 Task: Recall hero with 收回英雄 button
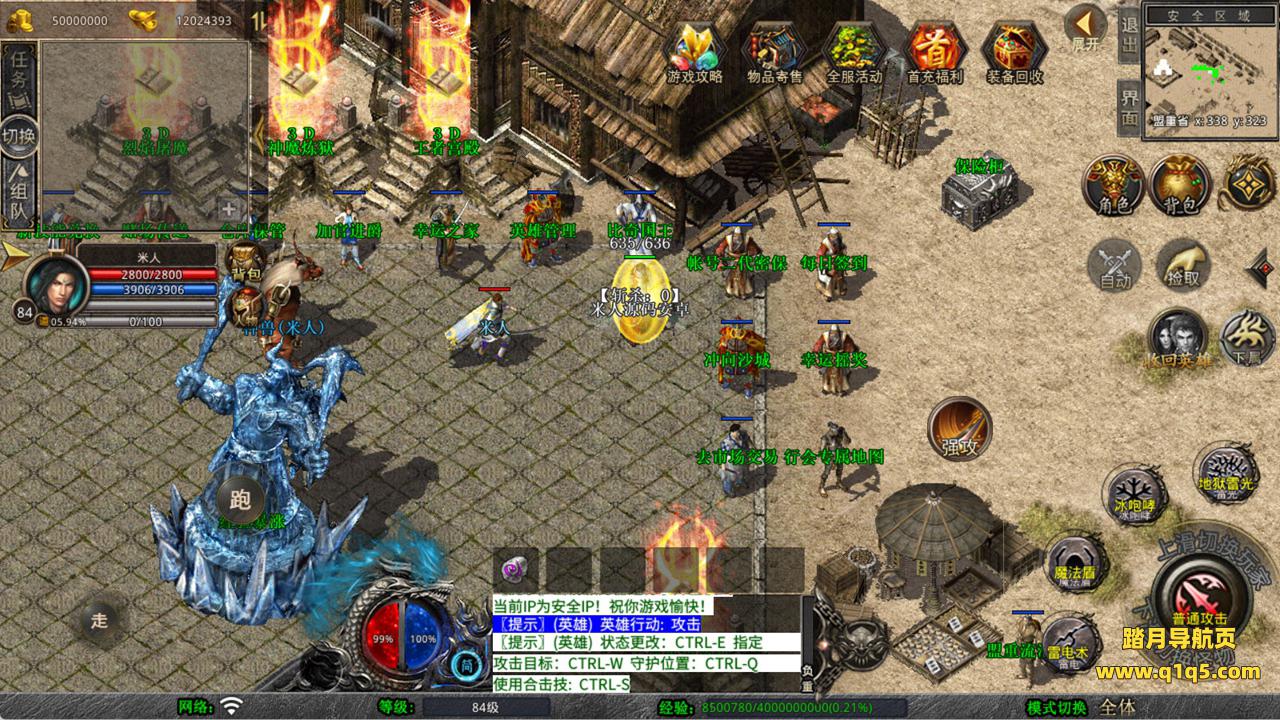1178,338
